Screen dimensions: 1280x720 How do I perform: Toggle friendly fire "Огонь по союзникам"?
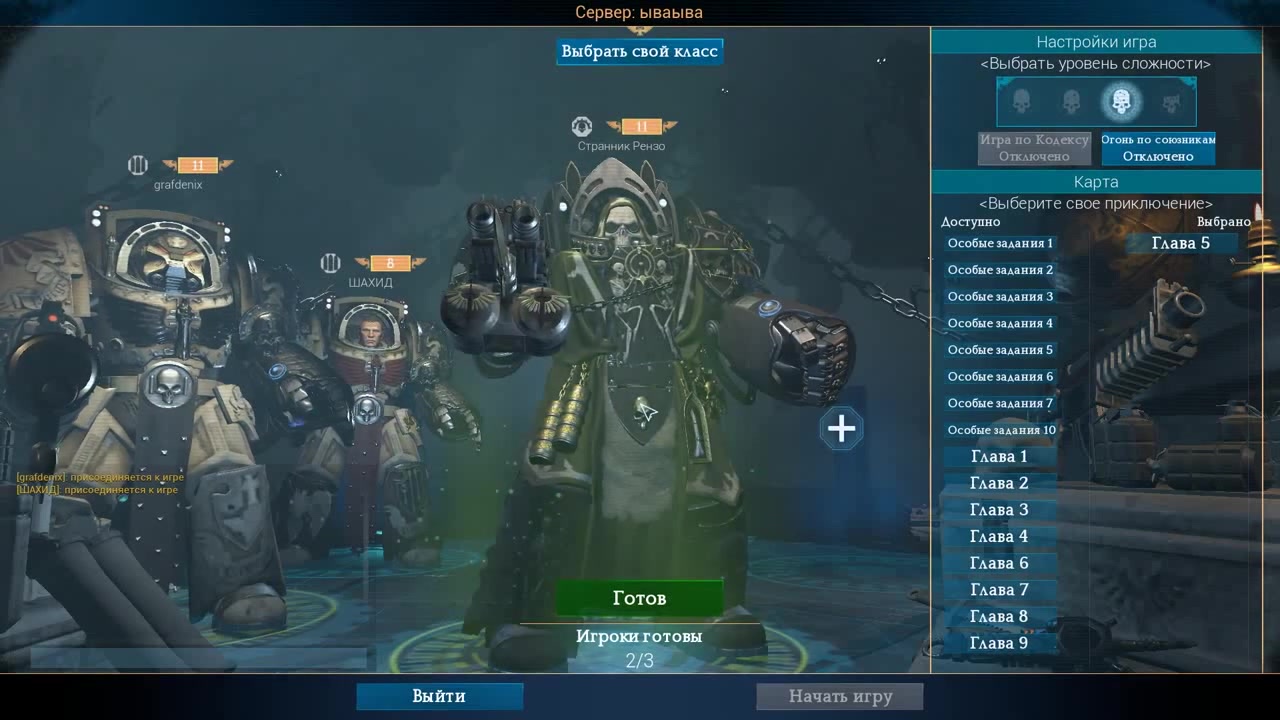(1158, 148)
